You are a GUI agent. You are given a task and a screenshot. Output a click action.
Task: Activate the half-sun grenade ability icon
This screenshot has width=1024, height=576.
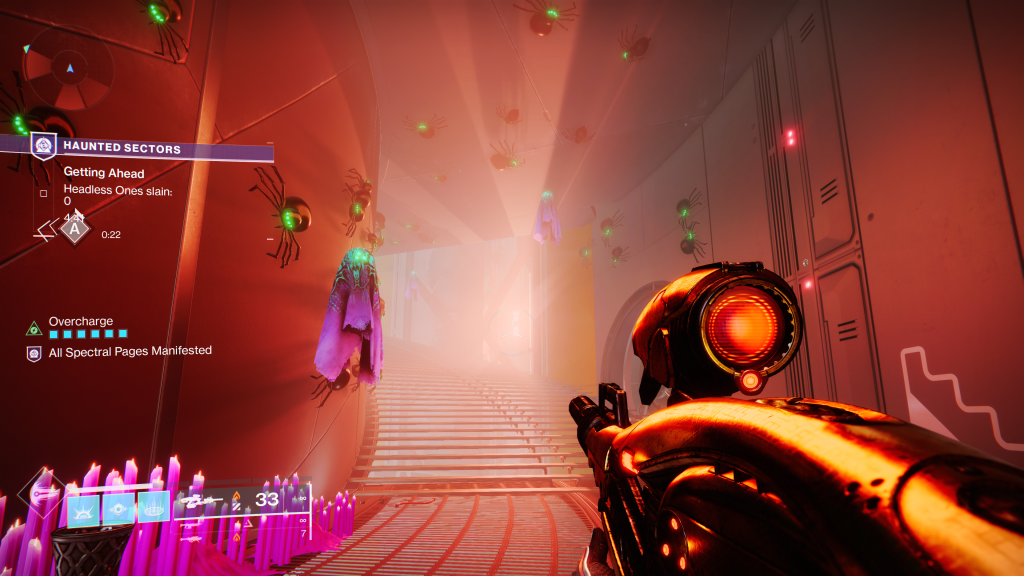tap(84, 507)
